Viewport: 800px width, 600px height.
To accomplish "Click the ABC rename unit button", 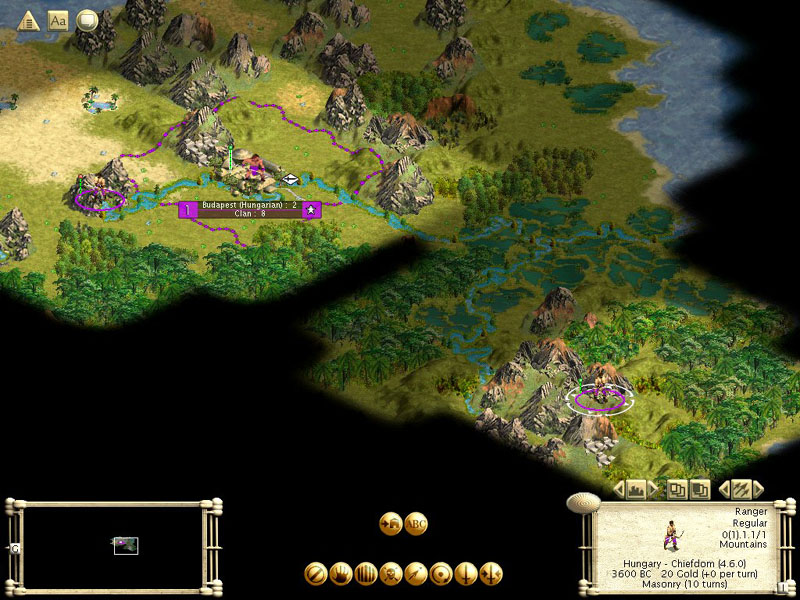I will click(417, 523).
